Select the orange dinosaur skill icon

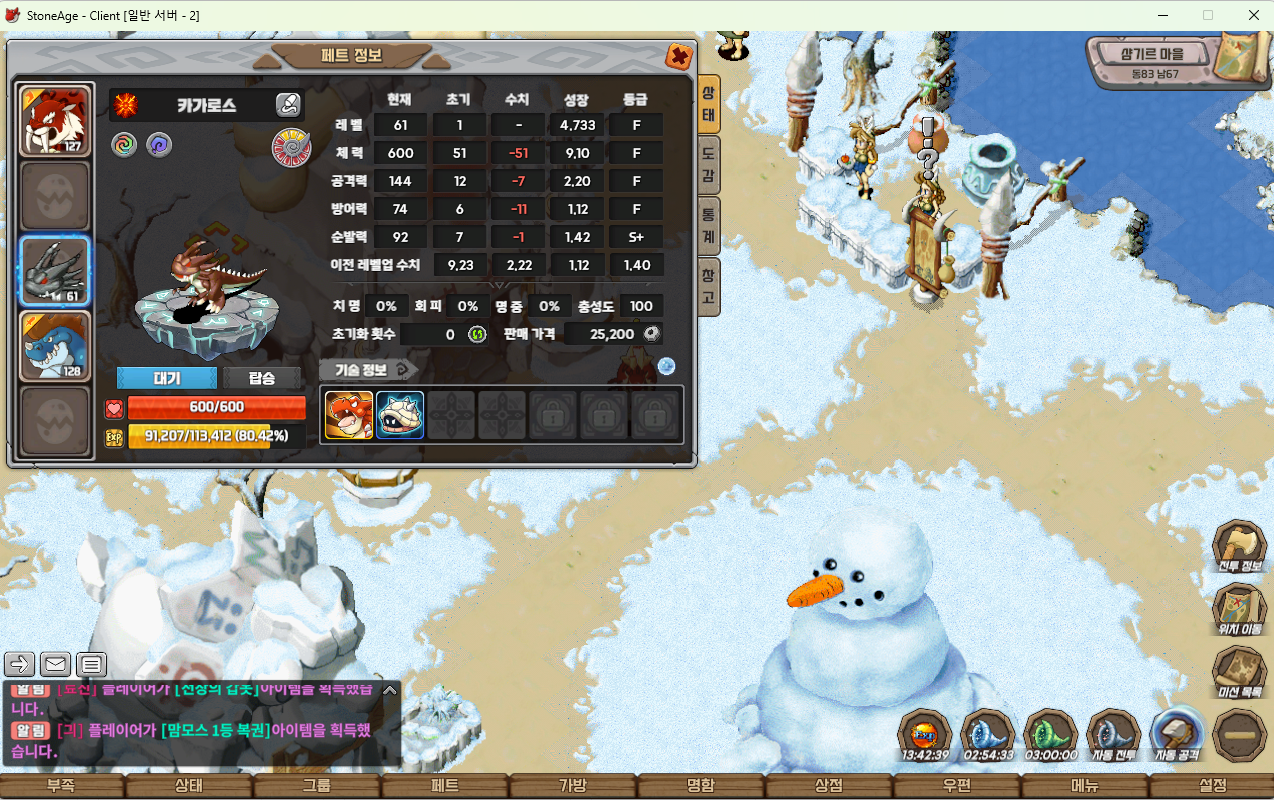[349, 415]
